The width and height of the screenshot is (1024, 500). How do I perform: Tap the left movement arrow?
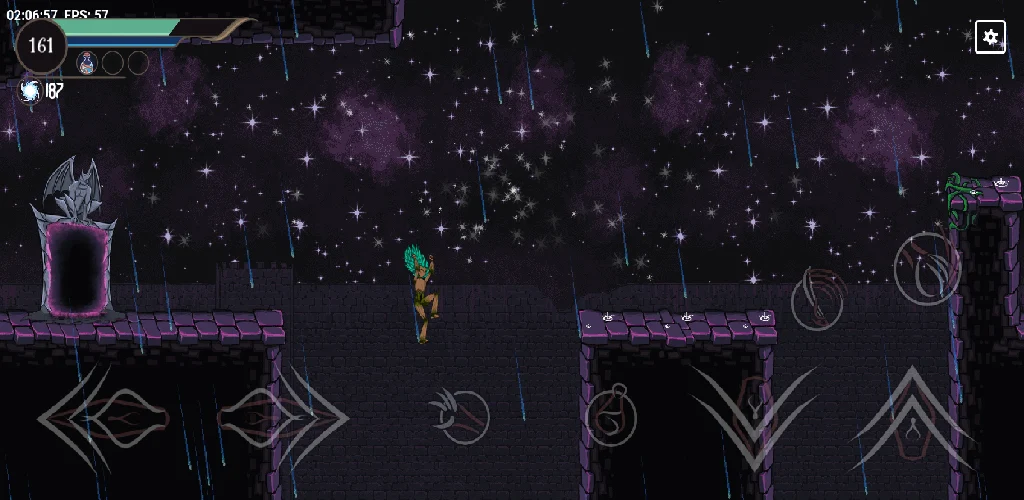[x=88, y=418]
